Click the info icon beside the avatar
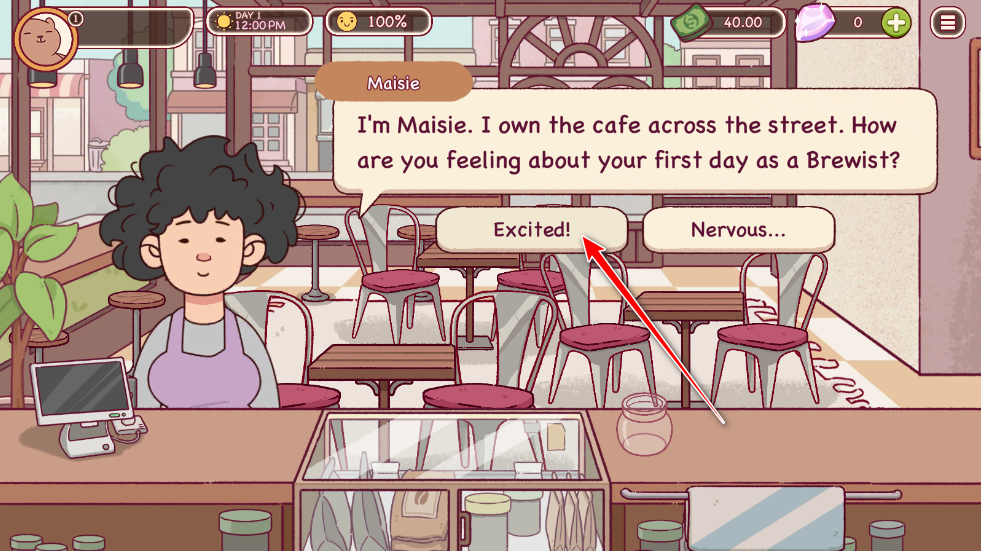The width and height of the screenshot is (981, 551). point(77,18)
